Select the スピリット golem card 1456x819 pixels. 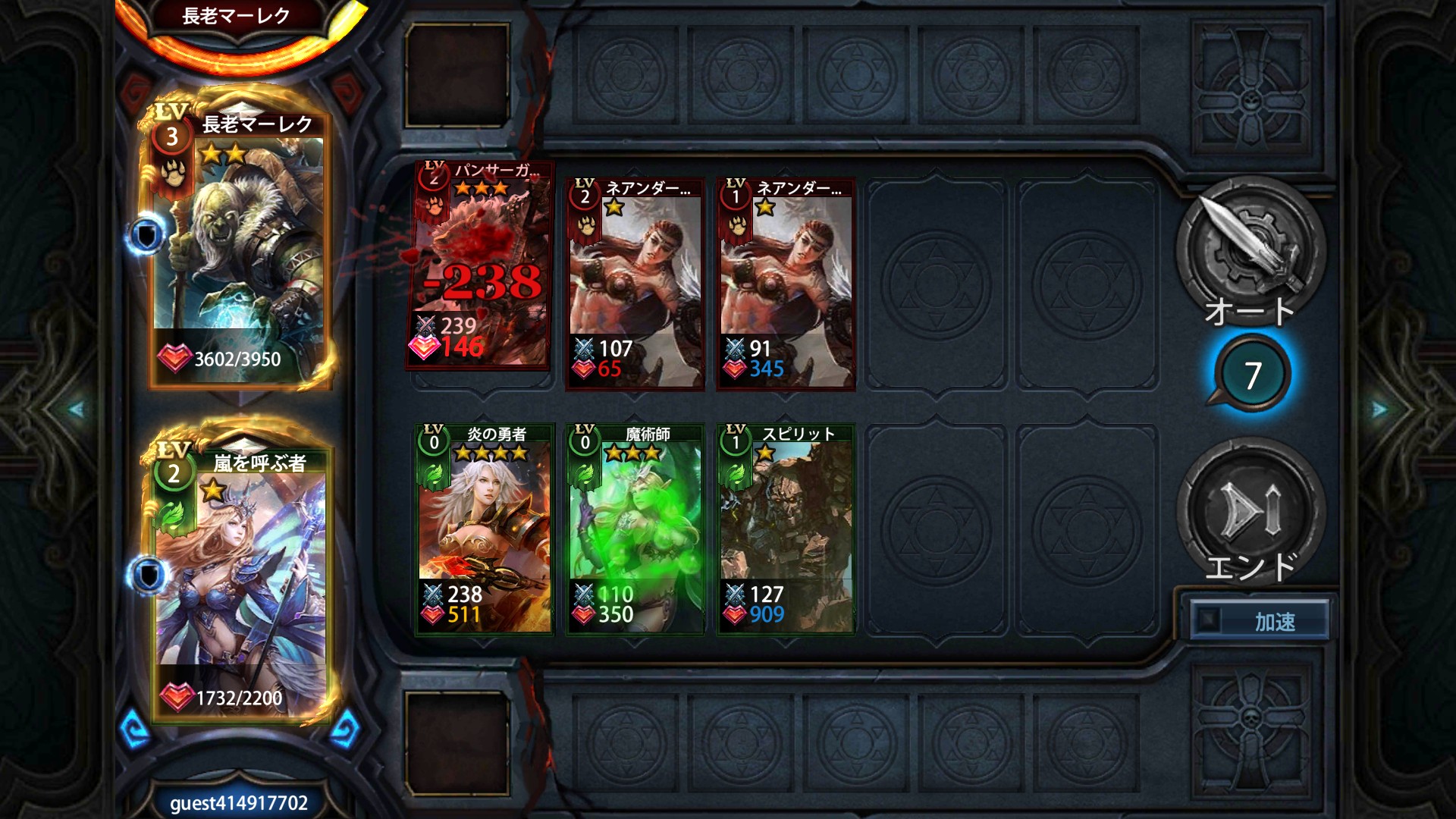tap(786, 529)
